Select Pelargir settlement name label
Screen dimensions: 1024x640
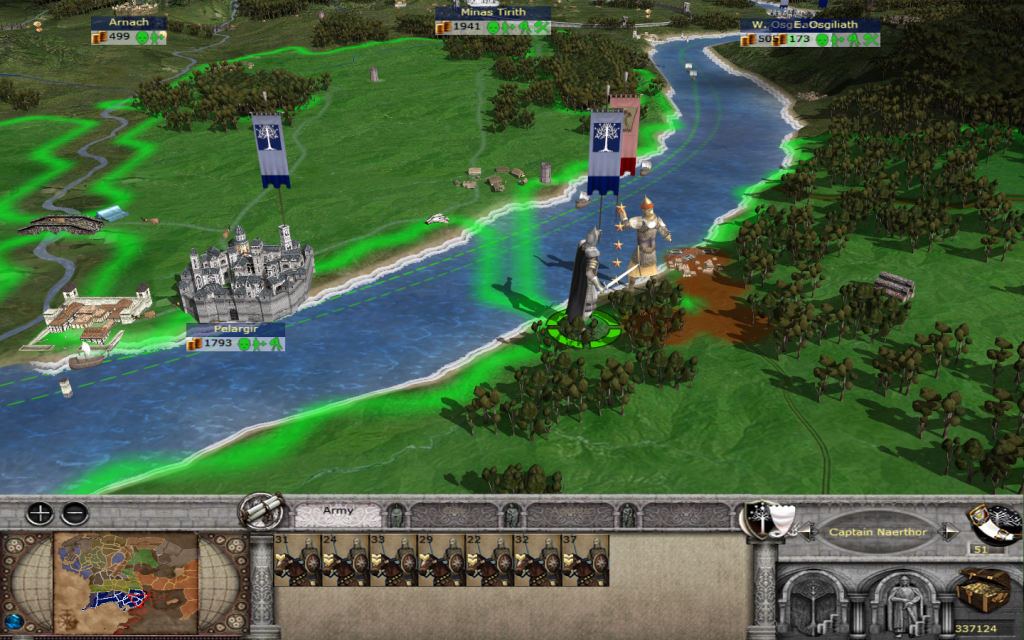point(234,328)
